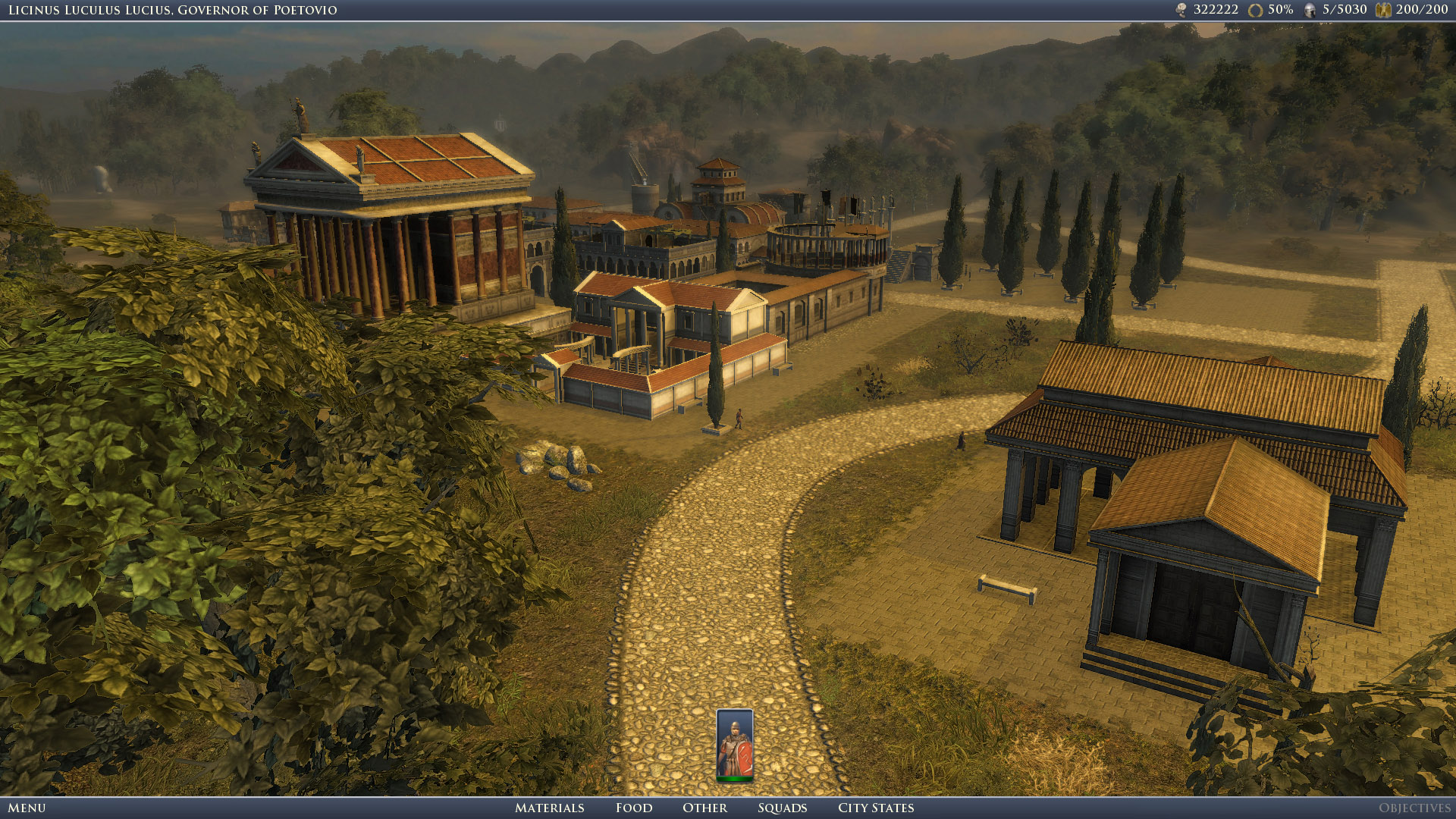Show the Food category
The image size is (1456, 819).
pos(634,808)
